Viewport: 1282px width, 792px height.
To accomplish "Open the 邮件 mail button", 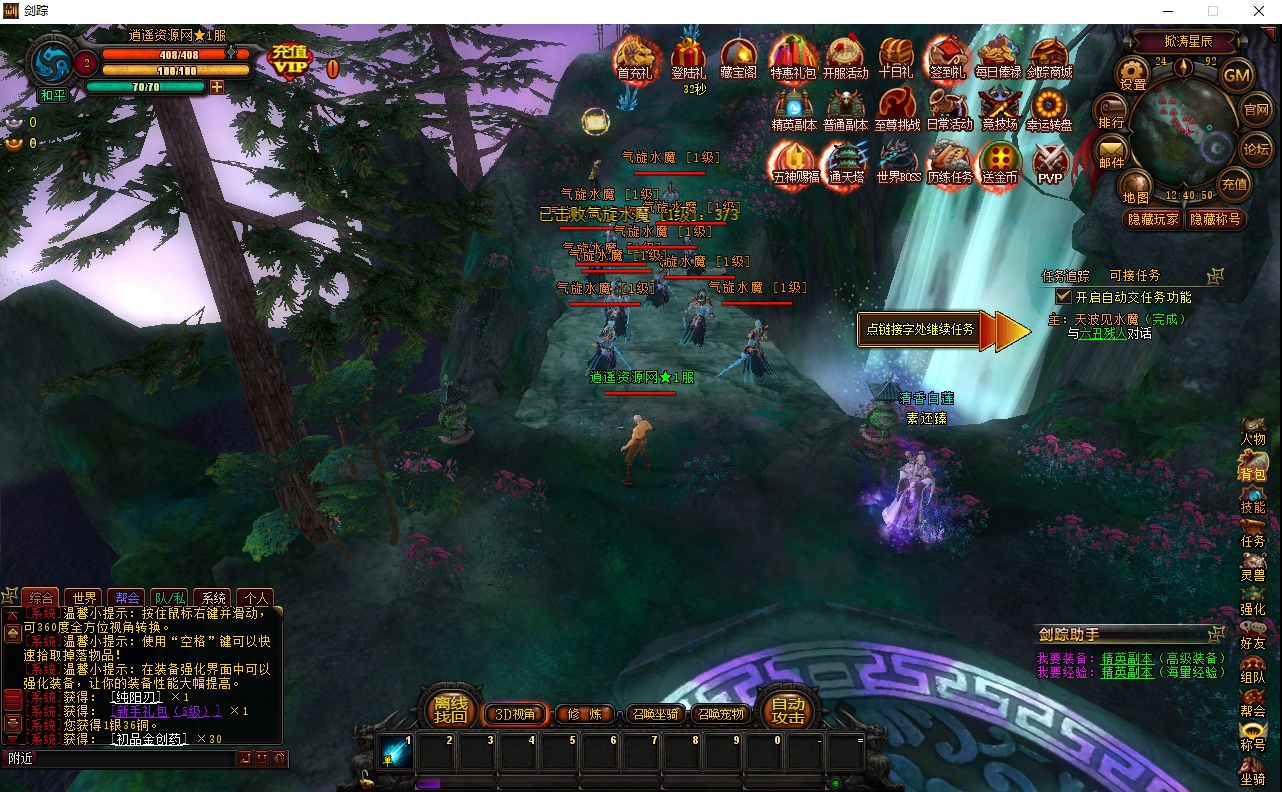I will (1112, 152).
